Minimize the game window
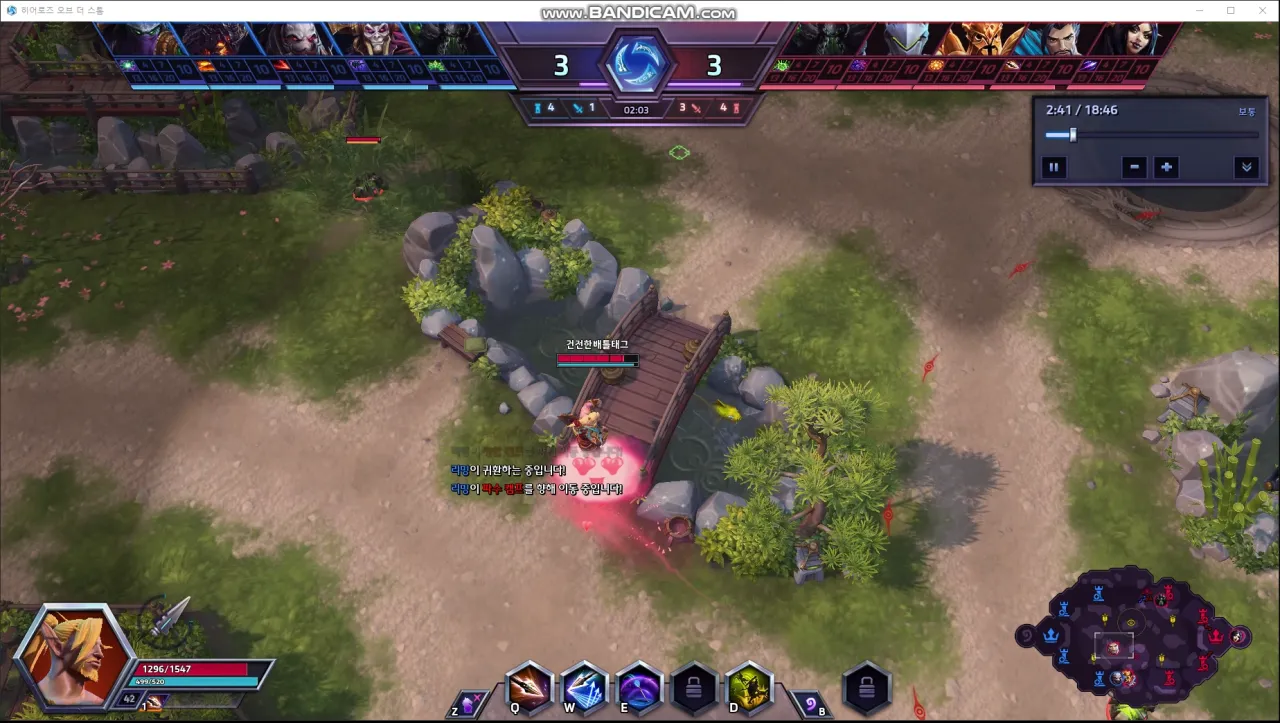This screenshot has width=1280, height=723. point(1199,11)
